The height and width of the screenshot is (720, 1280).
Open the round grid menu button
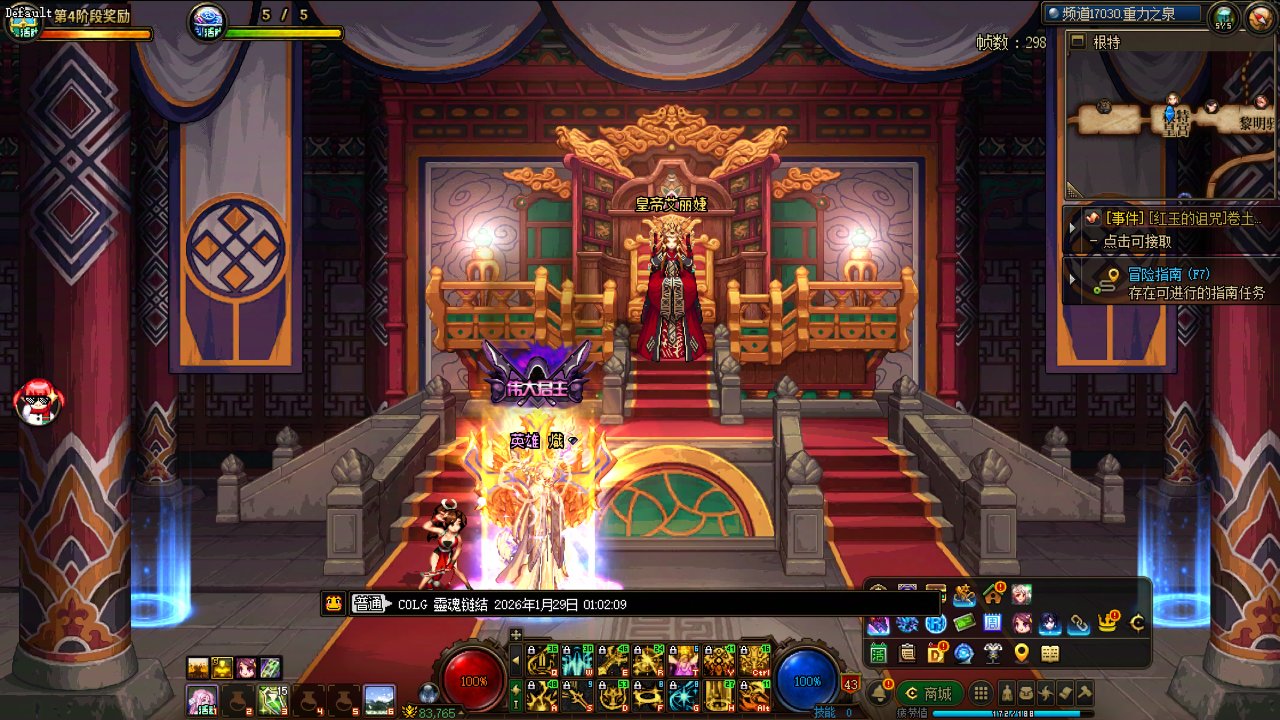click(x=982, y=693)
